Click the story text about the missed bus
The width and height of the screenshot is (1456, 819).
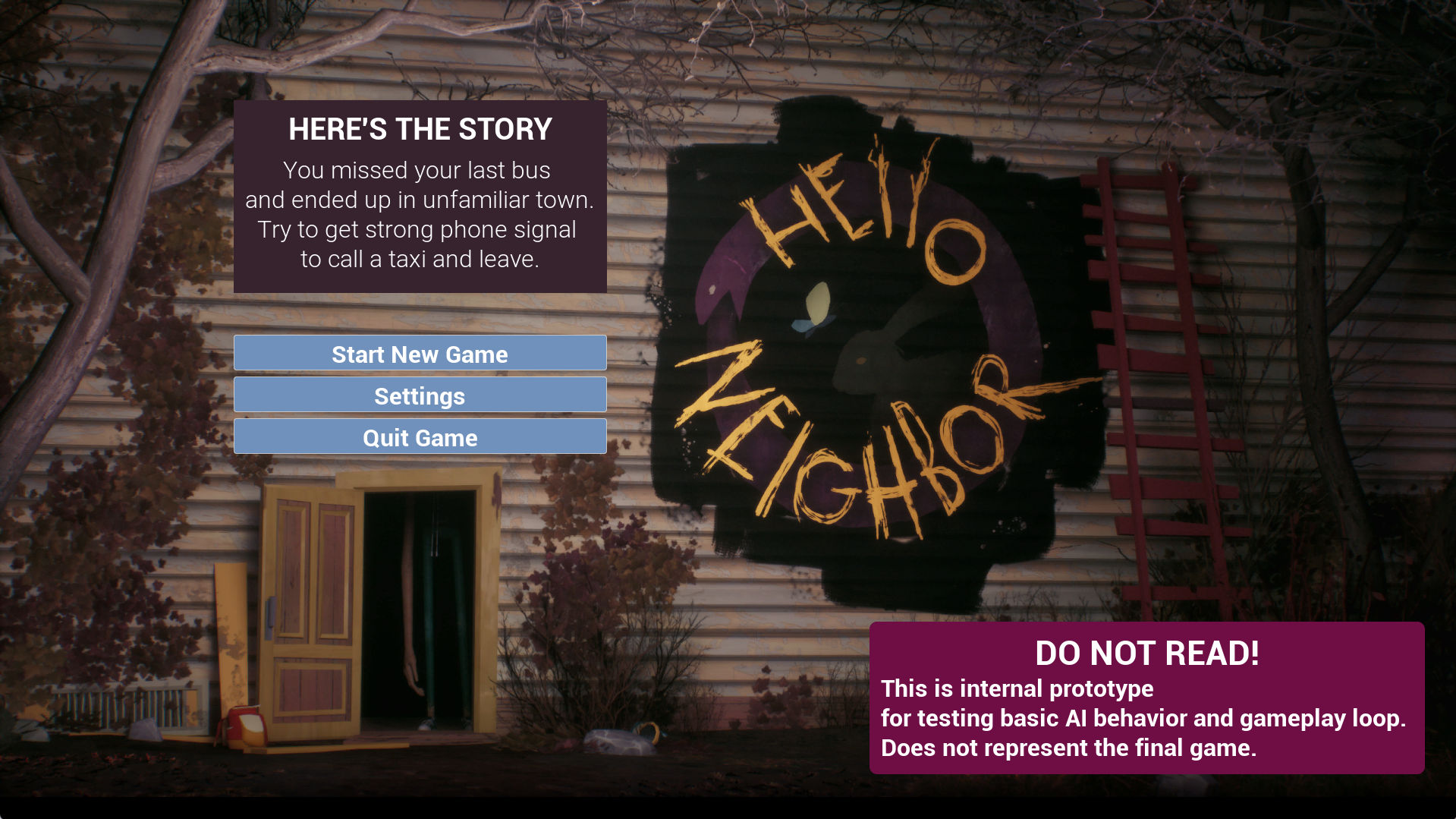pyautogui.click(x=420, y=214)
